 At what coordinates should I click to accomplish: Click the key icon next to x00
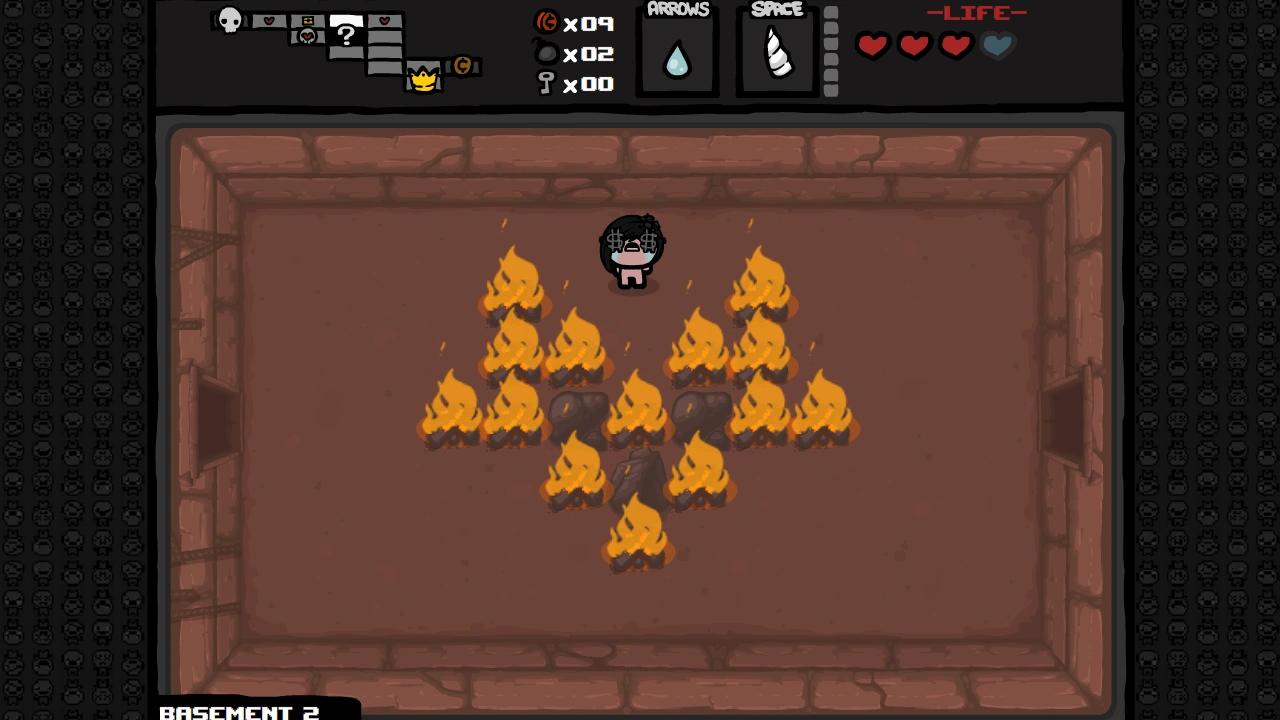[546, 84]
